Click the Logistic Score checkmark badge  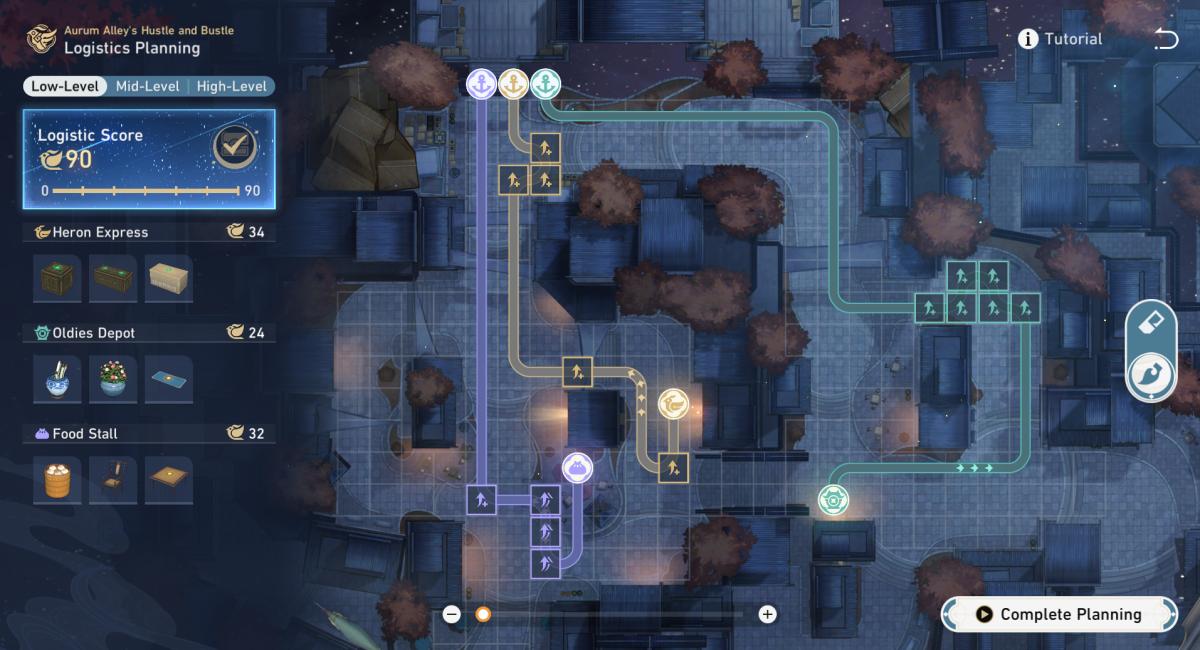pos(235,148)
